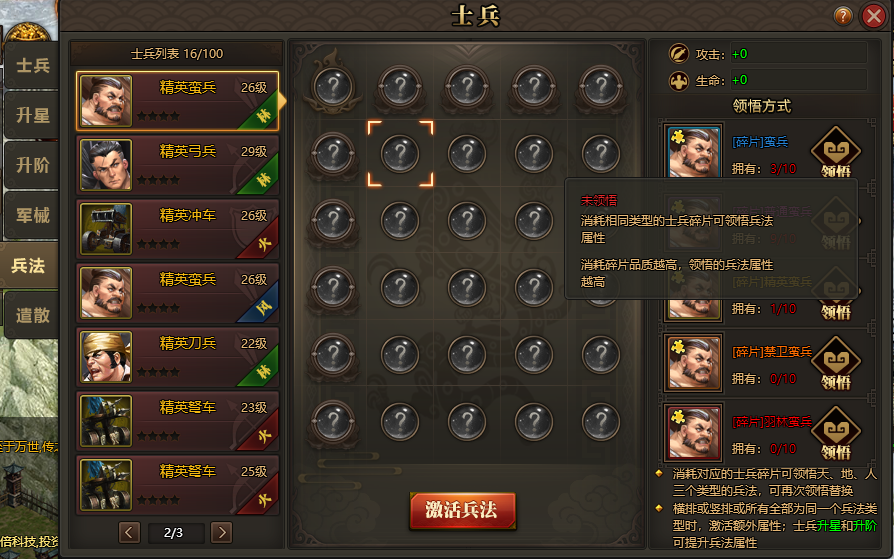Select the orange-bracketed tactic slot
Viewport: 894px width, 559px height.
click(400, 153)
